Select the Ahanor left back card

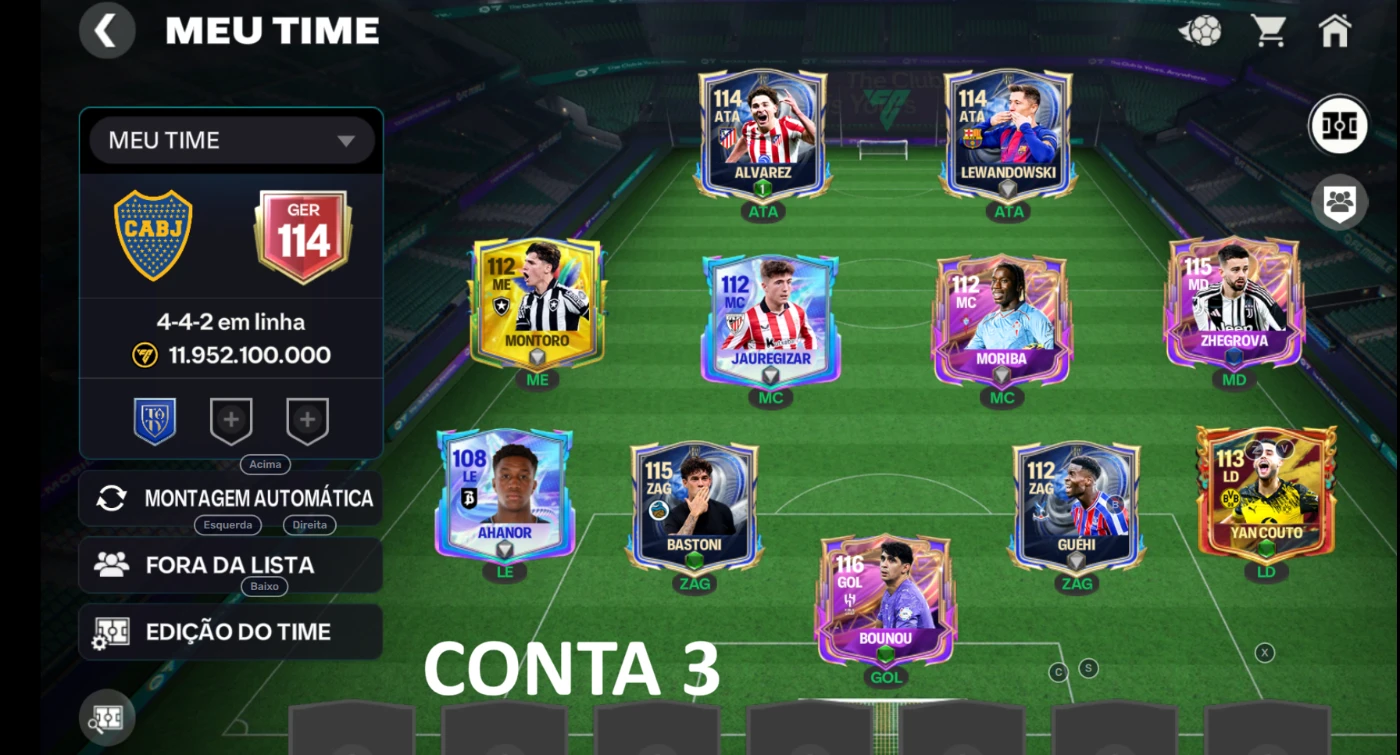coord(504,495)
